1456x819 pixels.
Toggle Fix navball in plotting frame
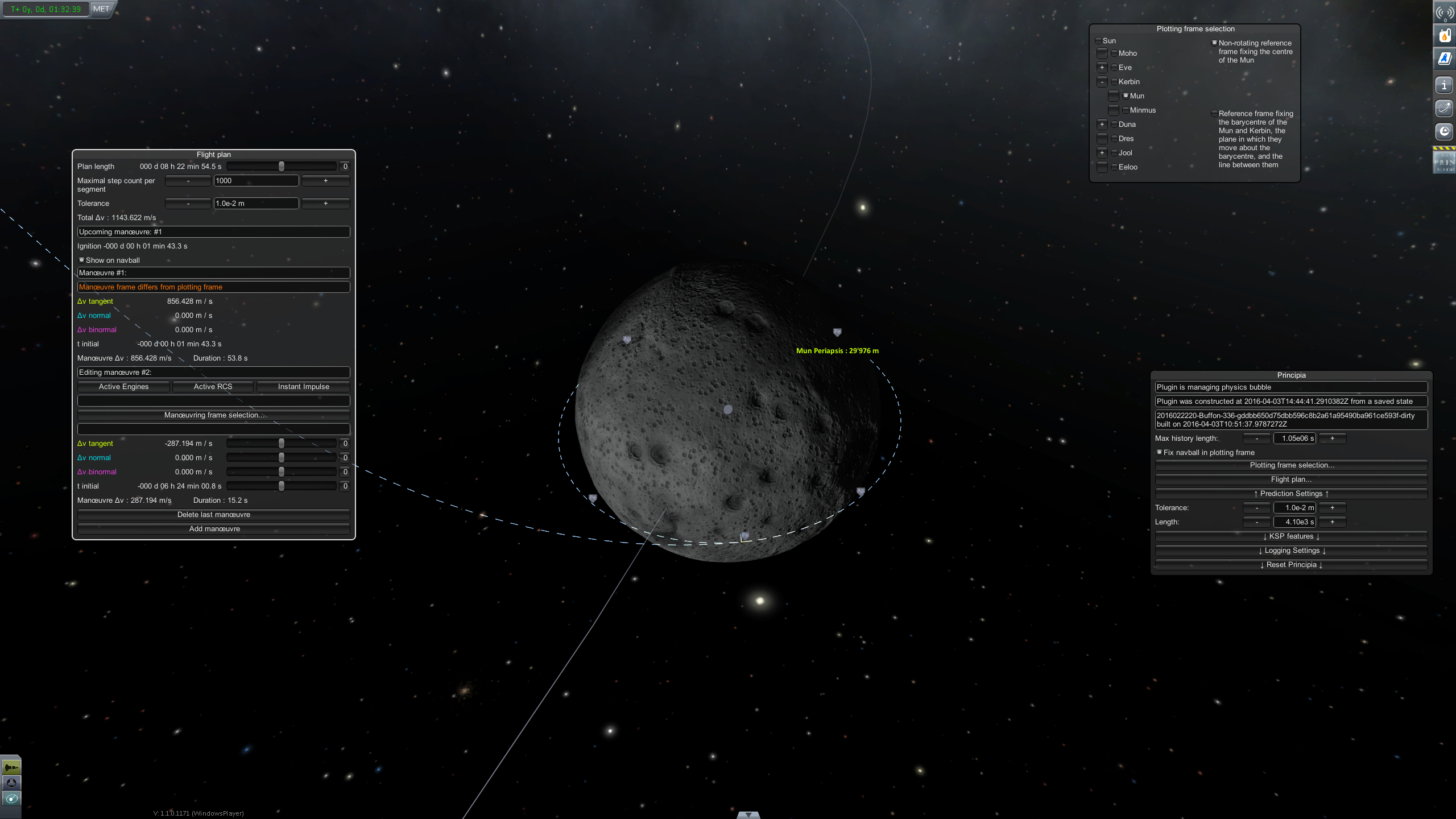pyautogui.click(x=1159, y=452)
